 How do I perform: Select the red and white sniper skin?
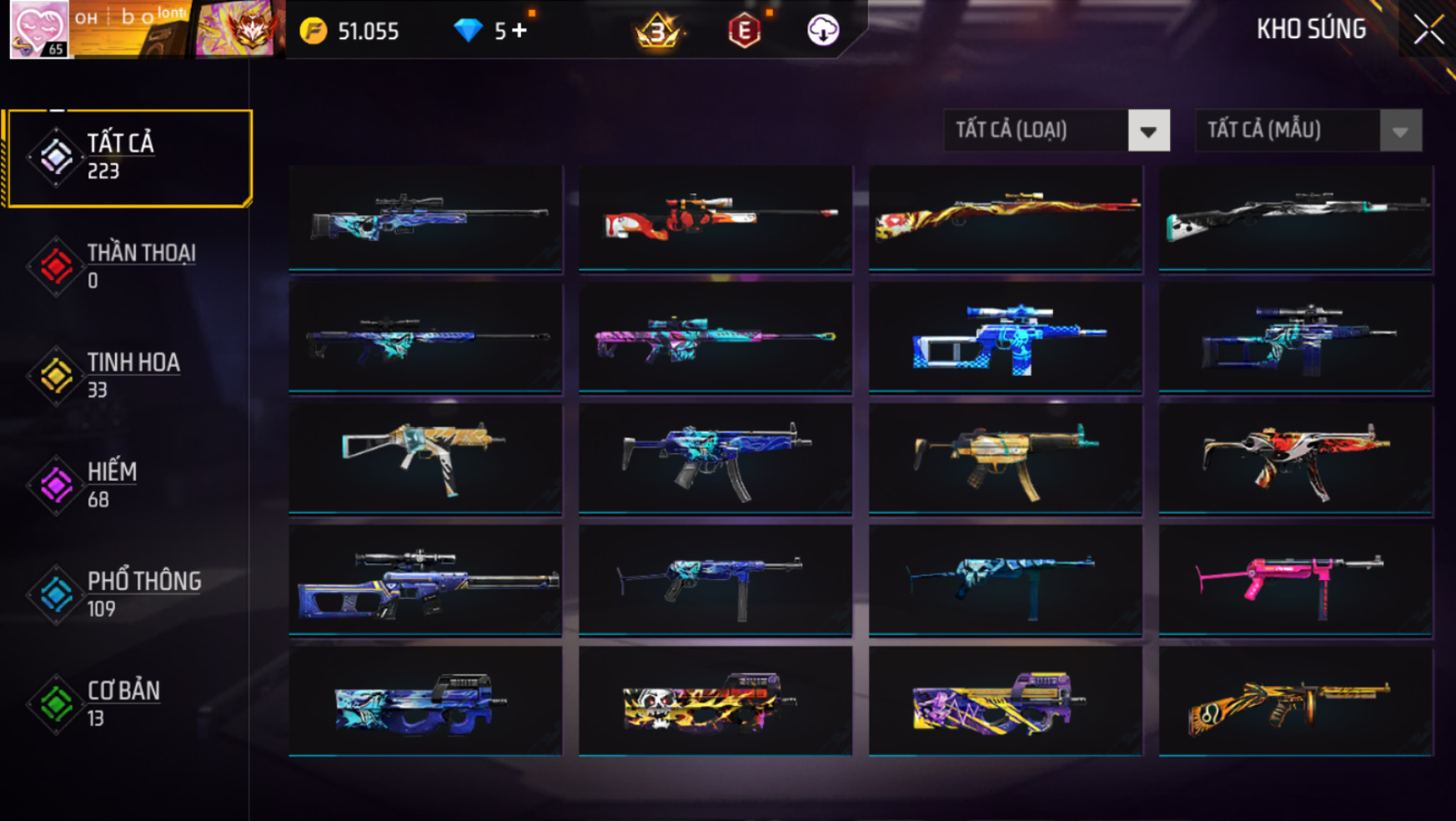715,218
